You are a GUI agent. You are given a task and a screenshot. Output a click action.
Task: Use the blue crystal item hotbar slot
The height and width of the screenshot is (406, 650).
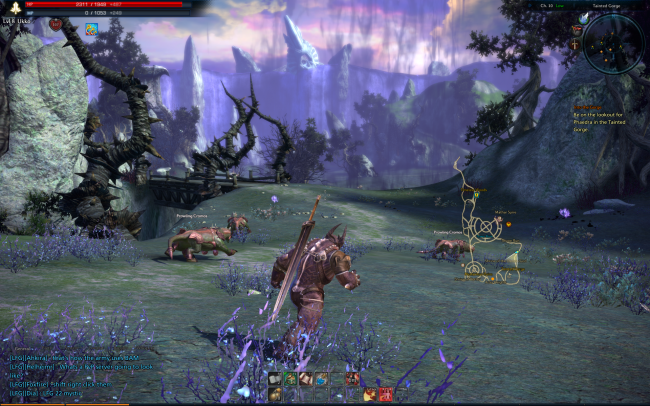[321, 379]
